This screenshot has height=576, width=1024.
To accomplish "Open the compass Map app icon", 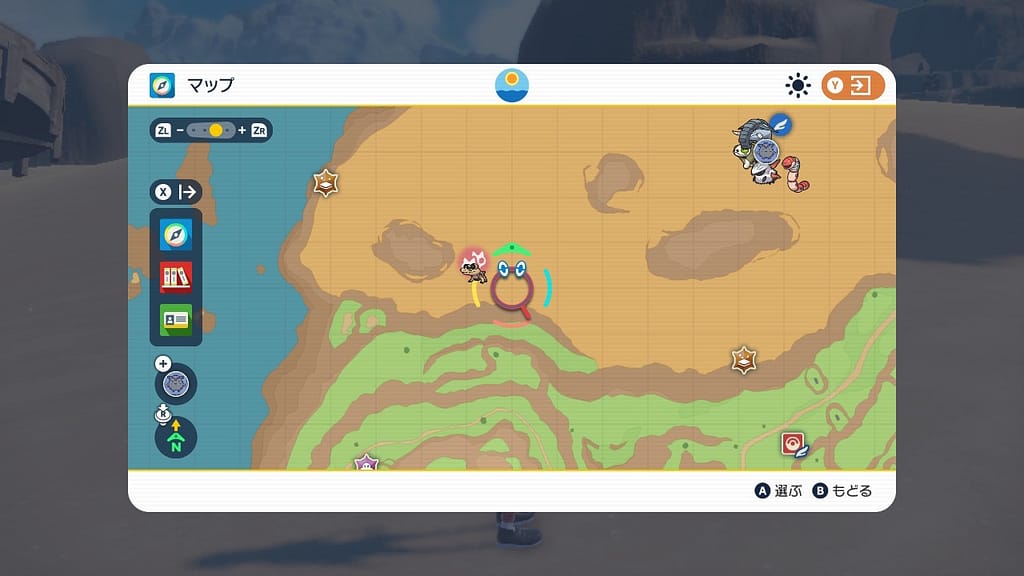I will (176, 234).
